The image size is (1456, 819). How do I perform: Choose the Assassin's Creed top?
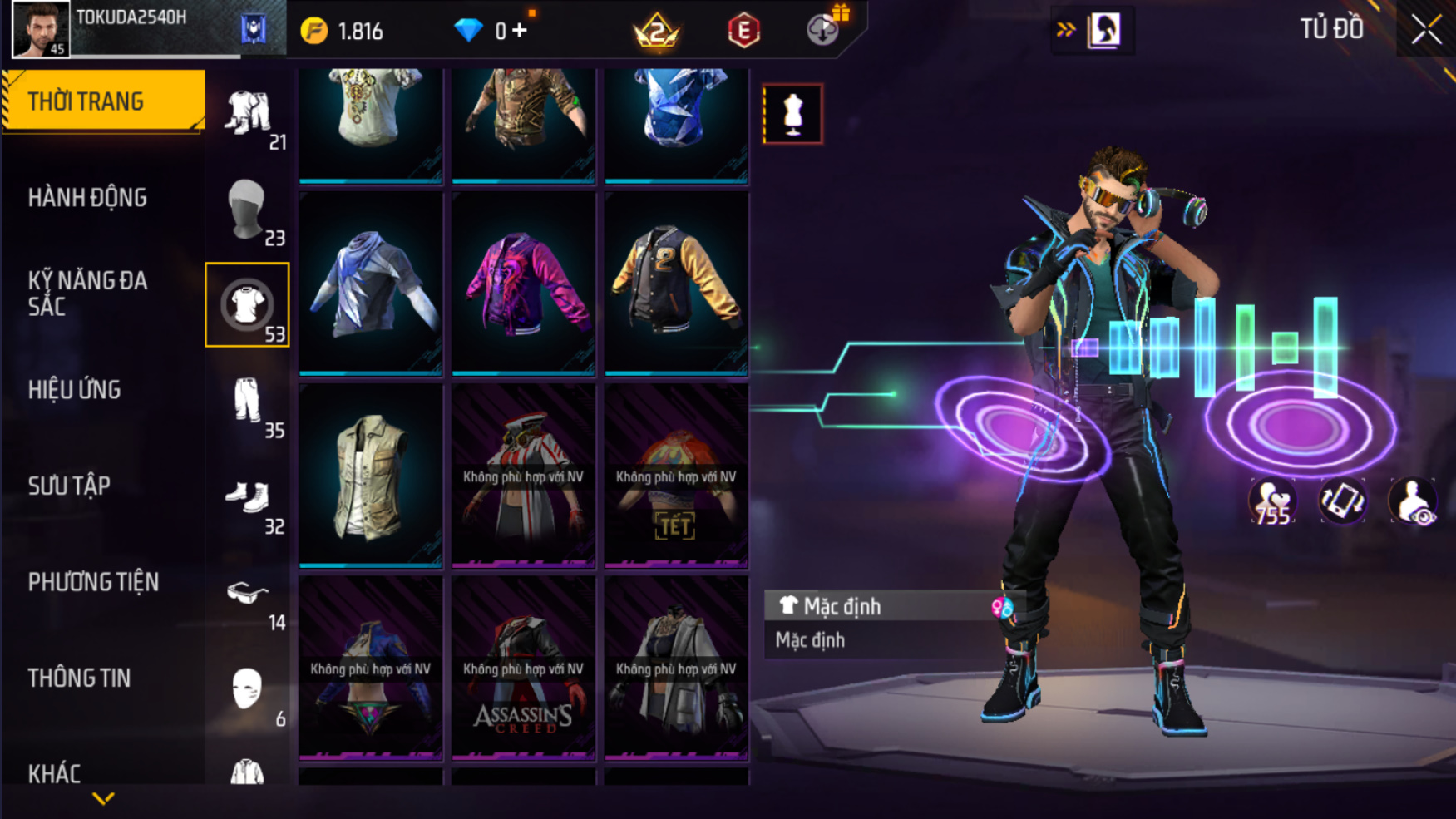coord(523,669)
